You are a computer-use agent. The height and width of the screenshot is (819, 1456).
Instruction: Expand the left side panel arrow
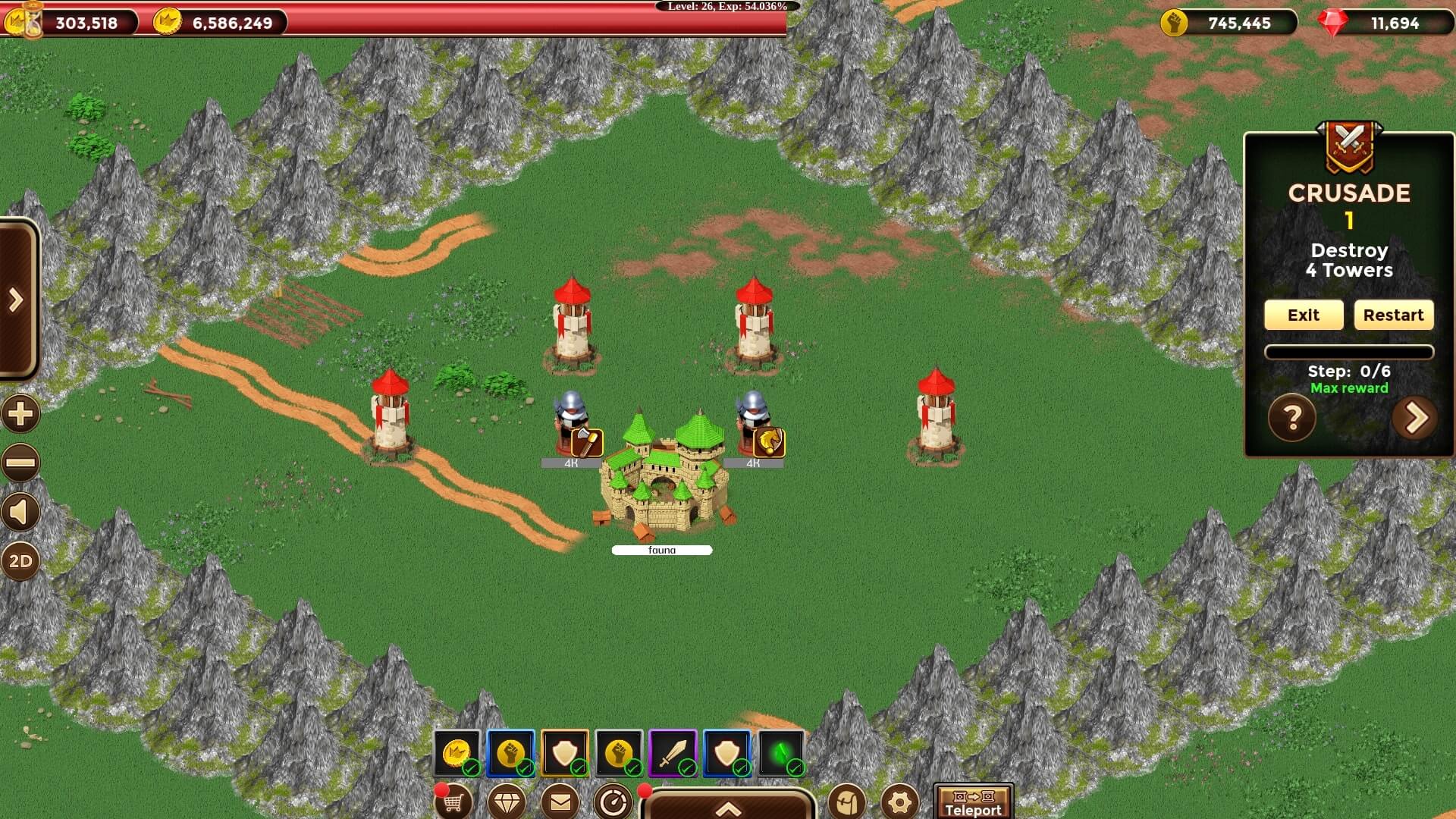16,300
